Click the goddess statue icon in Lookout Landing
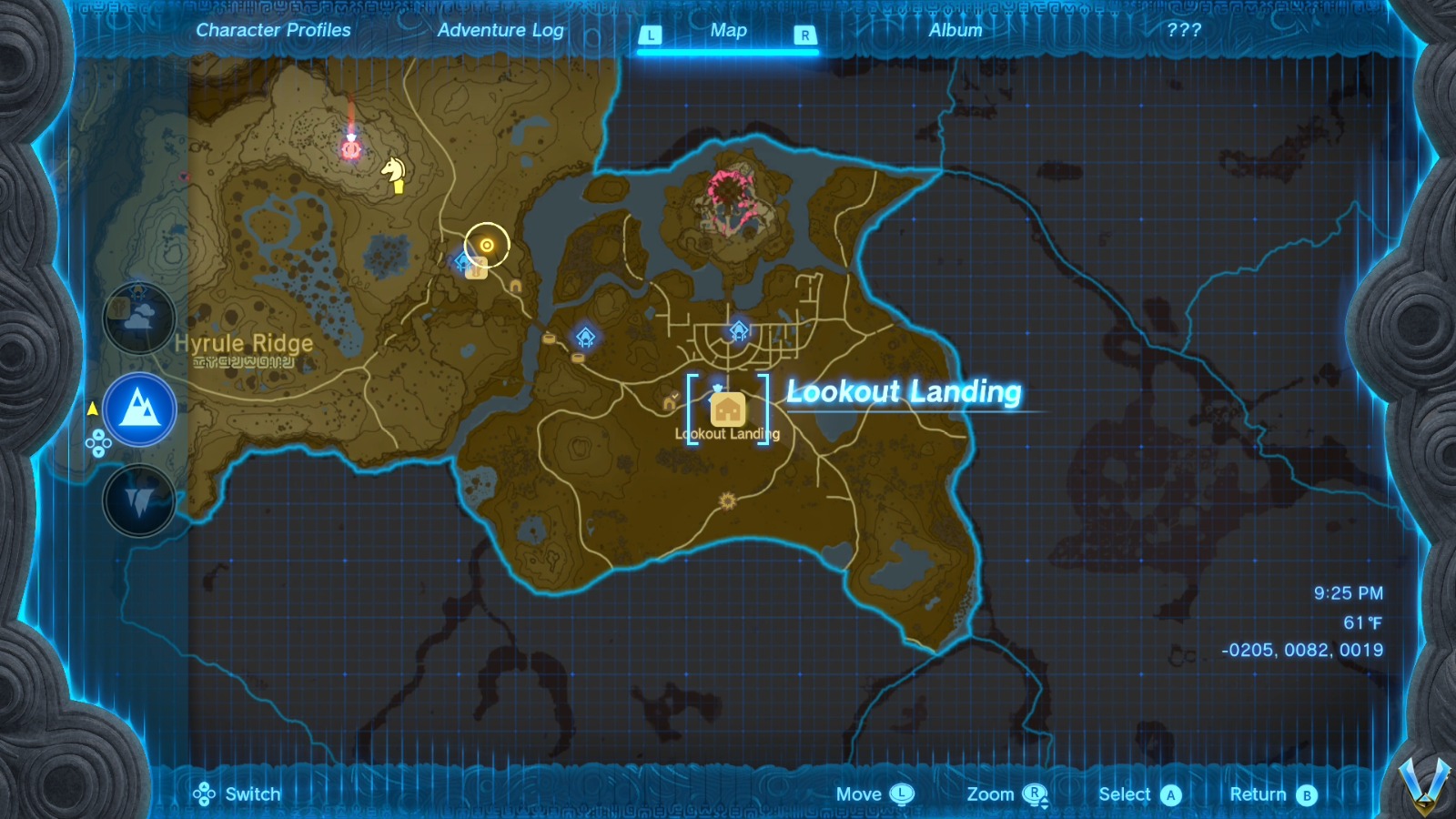Screen dimensions: 1456x819 718,389
